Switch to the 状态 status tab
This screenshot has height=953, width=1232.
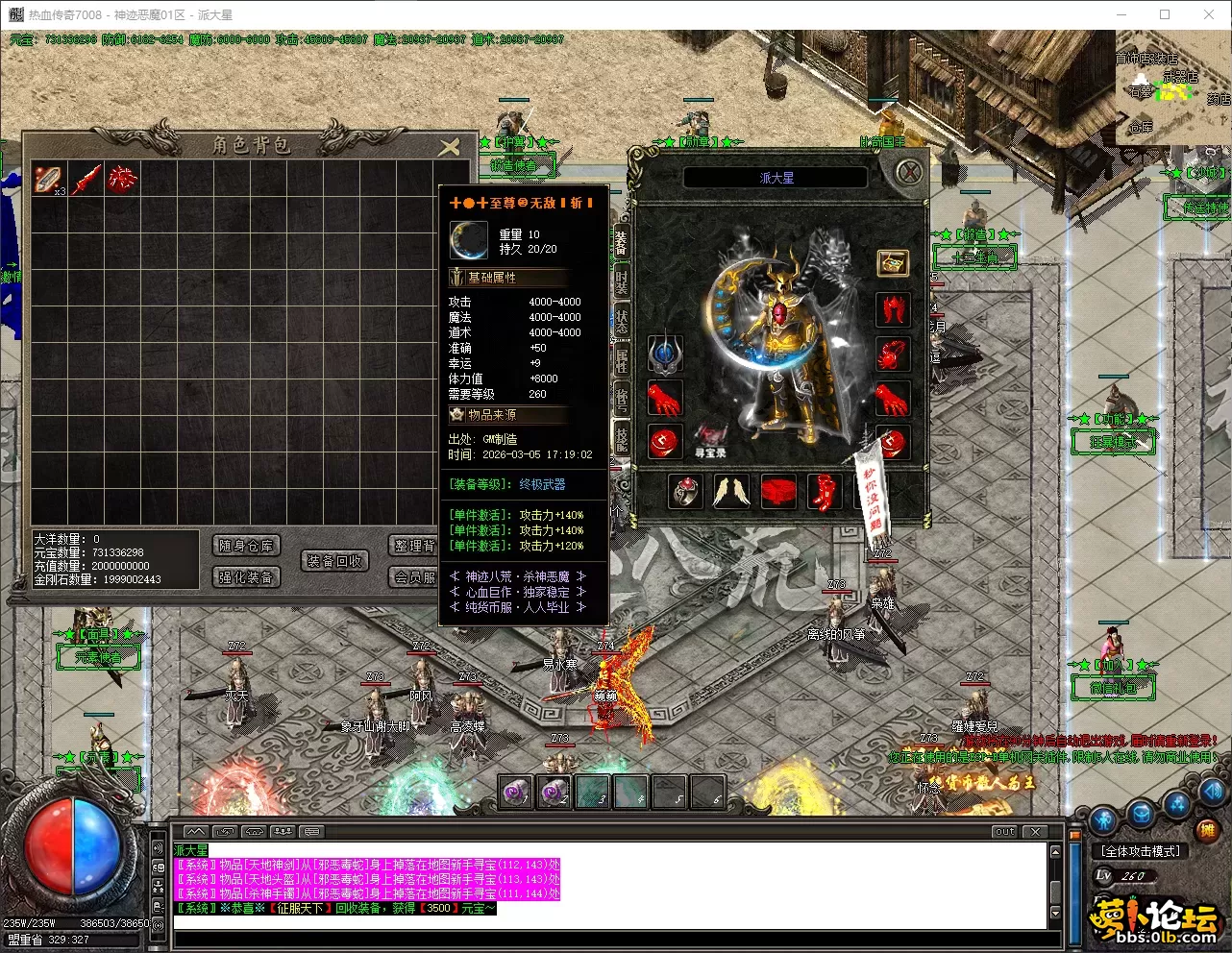click(x=621, y=321)
